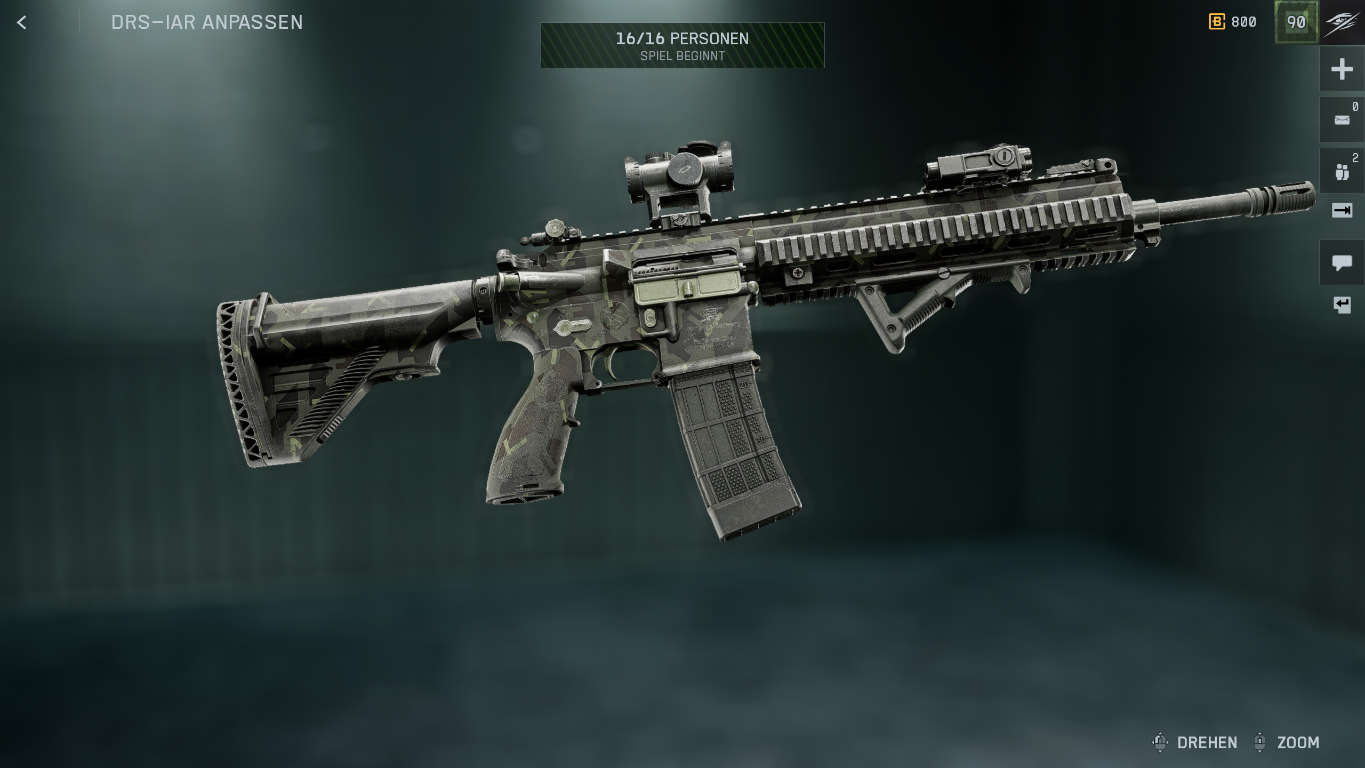Open the friends list icon
The height and width of the screenshot is (768, 1365).
1341,172
